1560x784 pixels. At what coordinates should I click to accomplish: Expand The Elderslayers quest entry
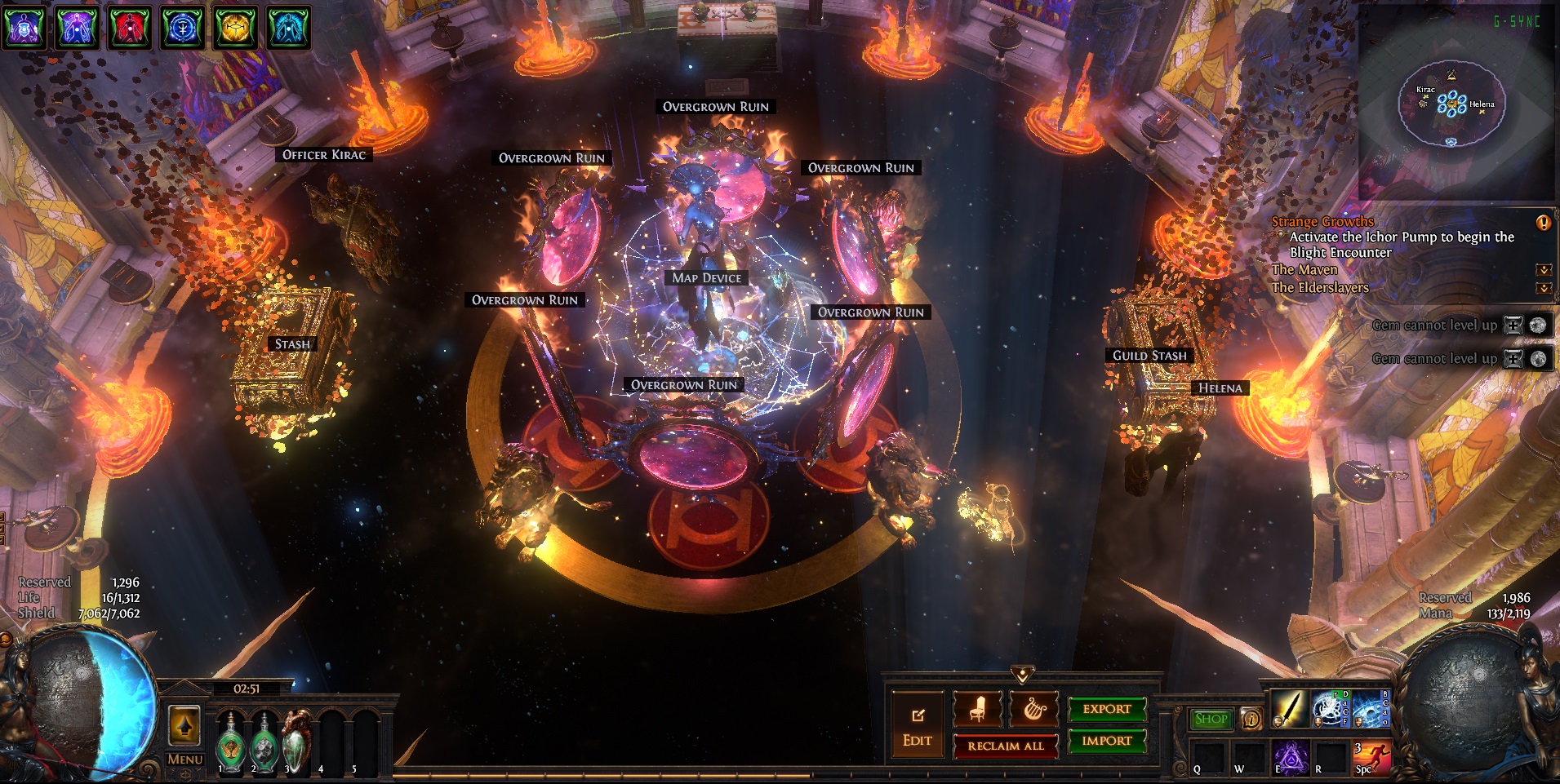coord(1543,288)
